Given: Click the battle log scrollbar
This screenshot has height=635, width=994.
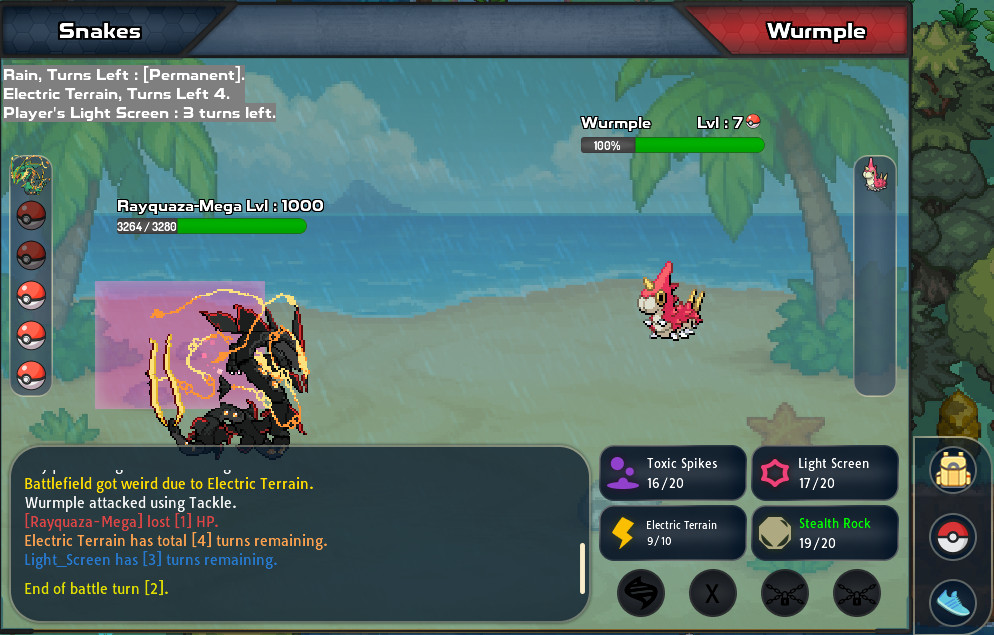Looking at the screenshot, I should (x=582, y=568).
